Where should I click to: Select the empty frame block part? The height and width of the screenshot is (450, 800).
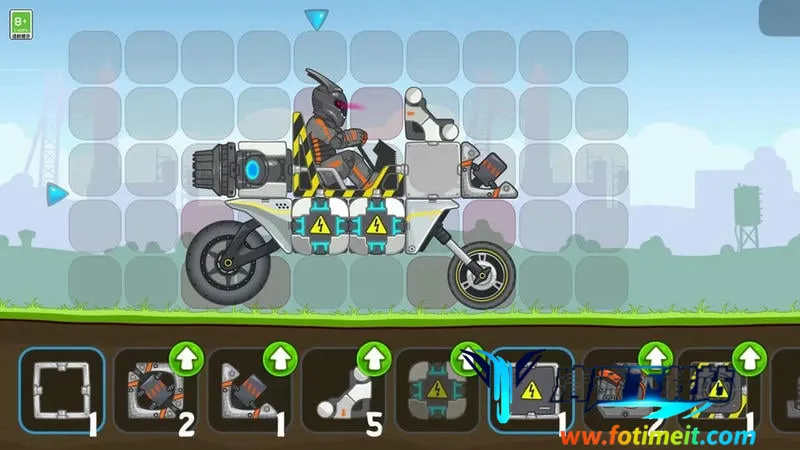pyautogui.click(x=62, y=391)
